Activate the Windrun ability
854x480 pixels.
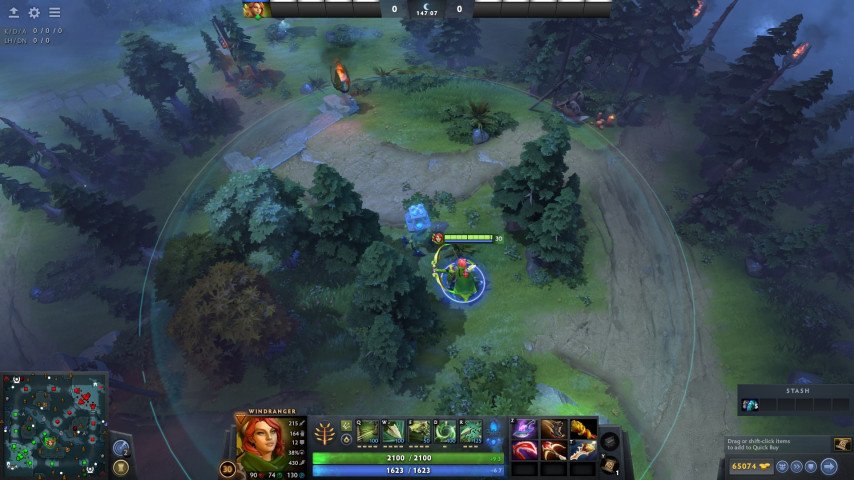[x=419, y=432]
